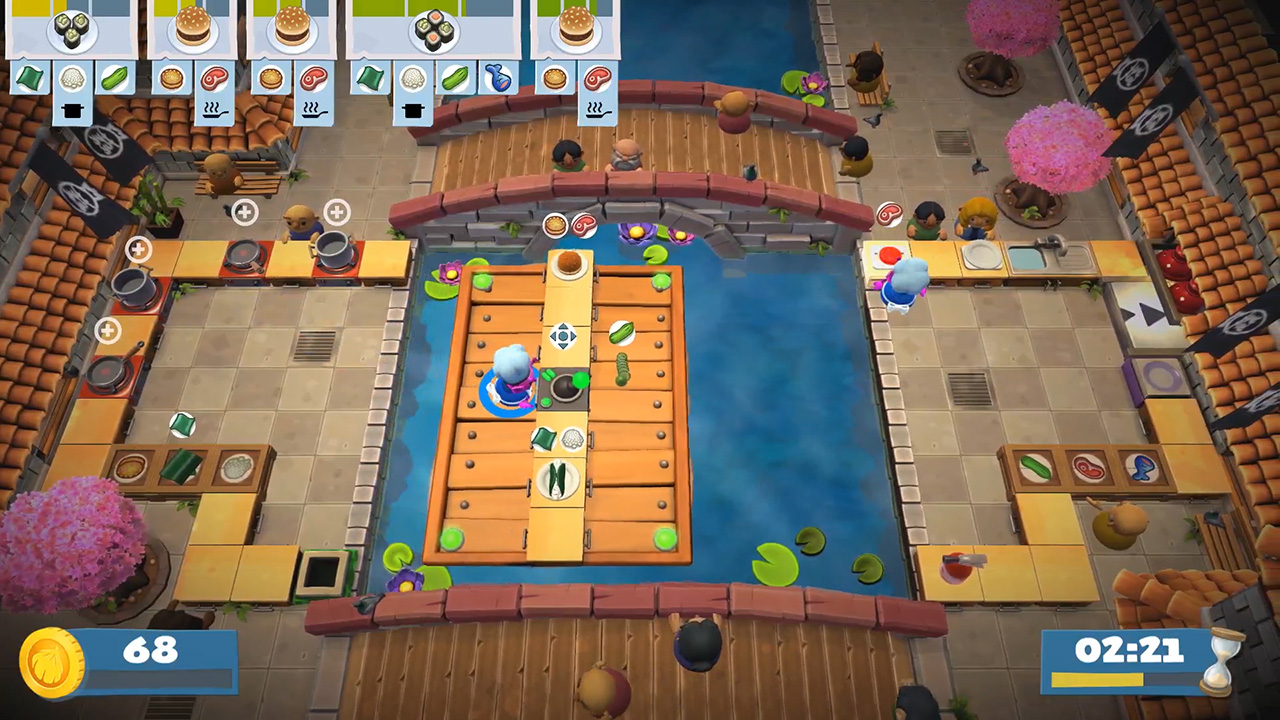Select the fish icon on the fourth order ticket
This screenshot has height=720, width=1280.
click(500, 78)
